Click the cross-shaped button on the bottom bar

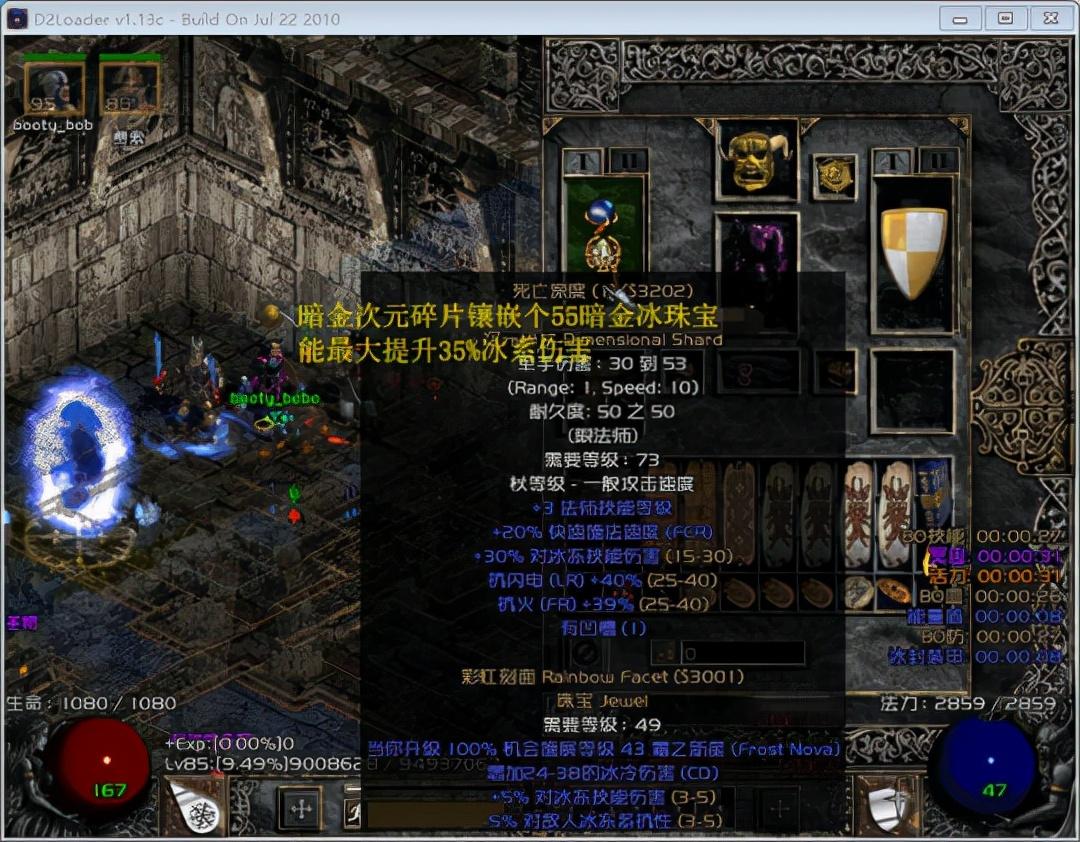300,808
